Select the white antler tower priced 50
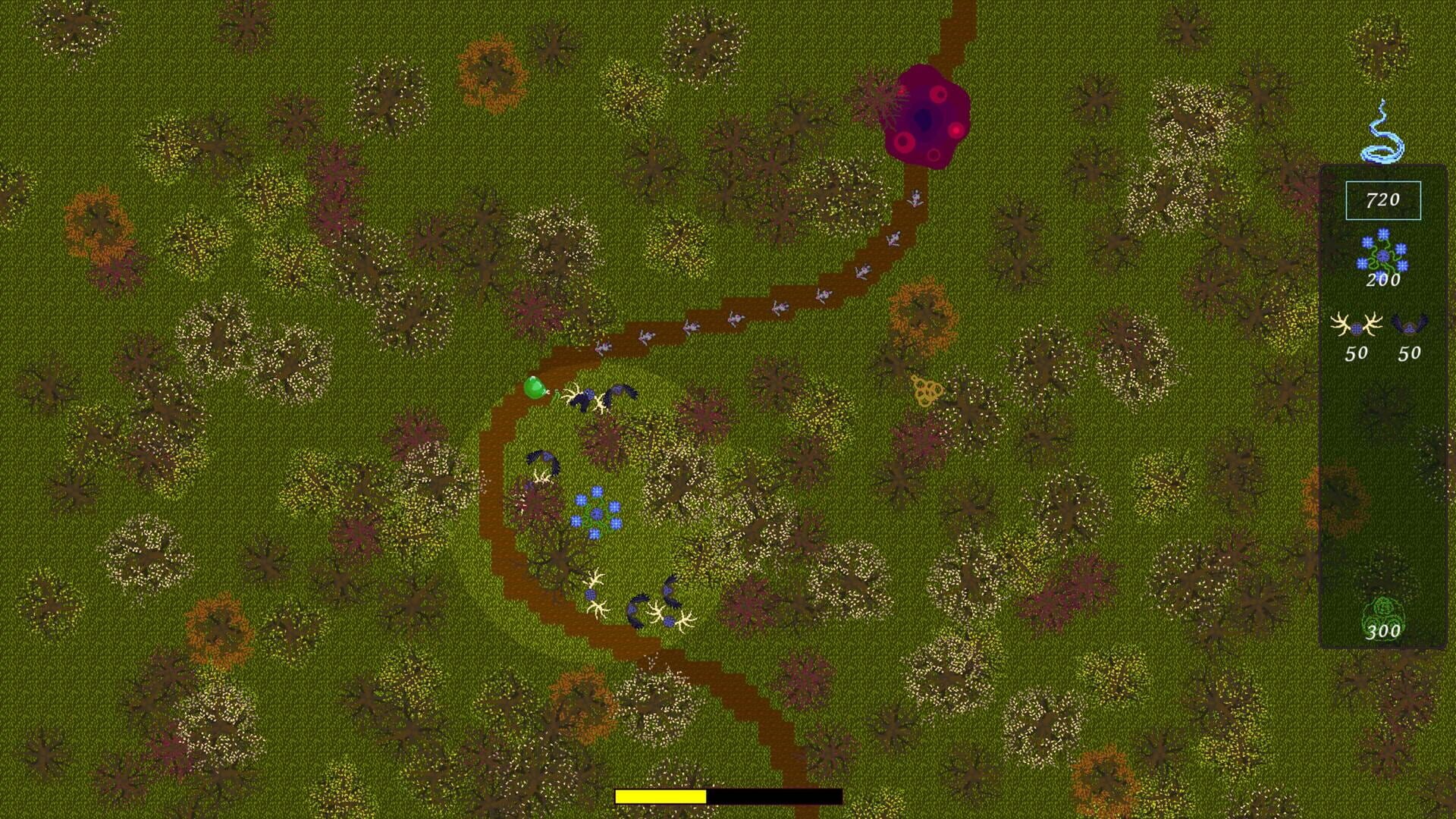Screen dimensions: 1456x819 pos(1355,328)
